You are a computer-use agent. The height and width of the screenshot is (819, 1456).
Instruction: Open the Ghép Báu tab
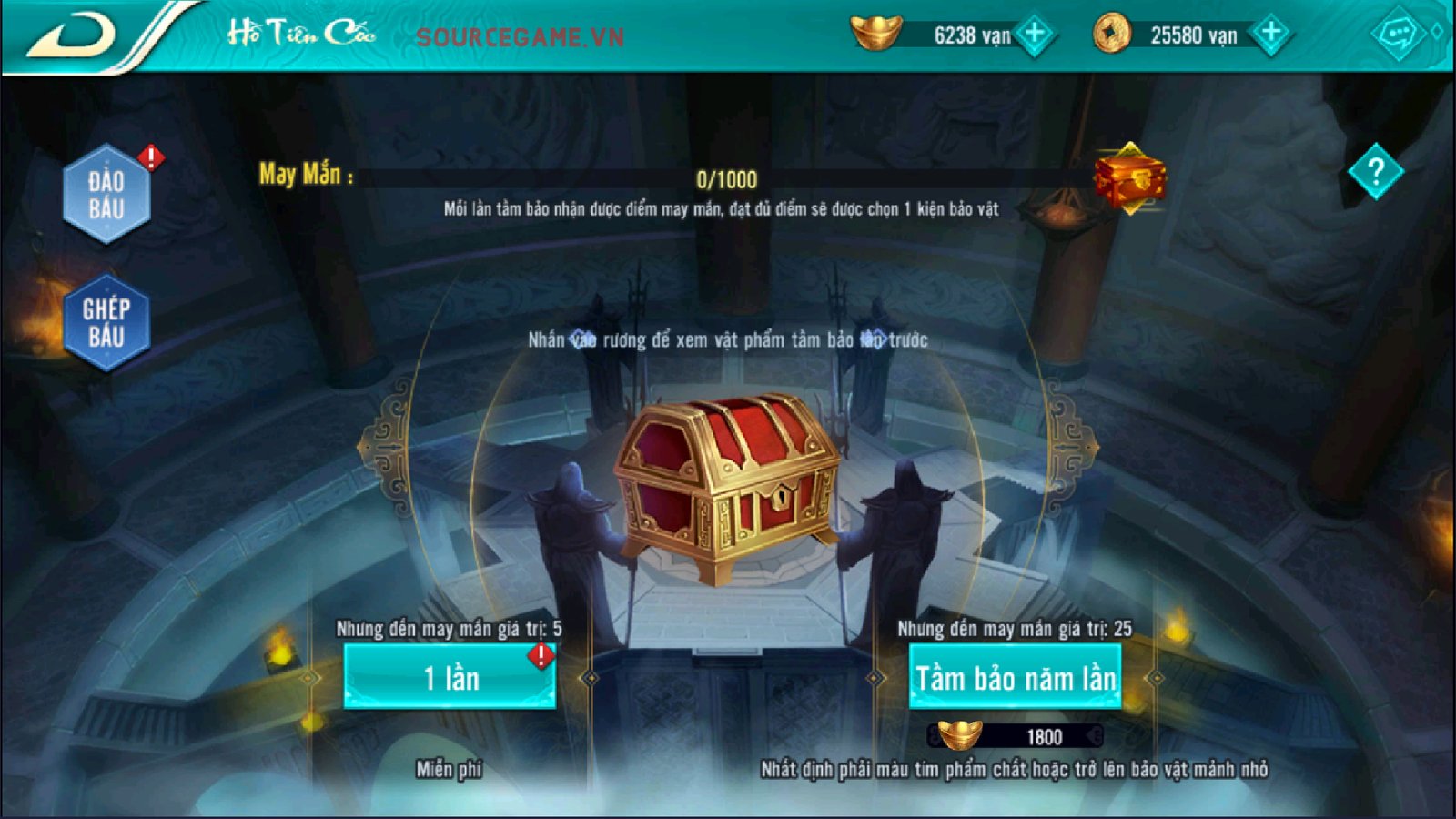pos(106,322)
